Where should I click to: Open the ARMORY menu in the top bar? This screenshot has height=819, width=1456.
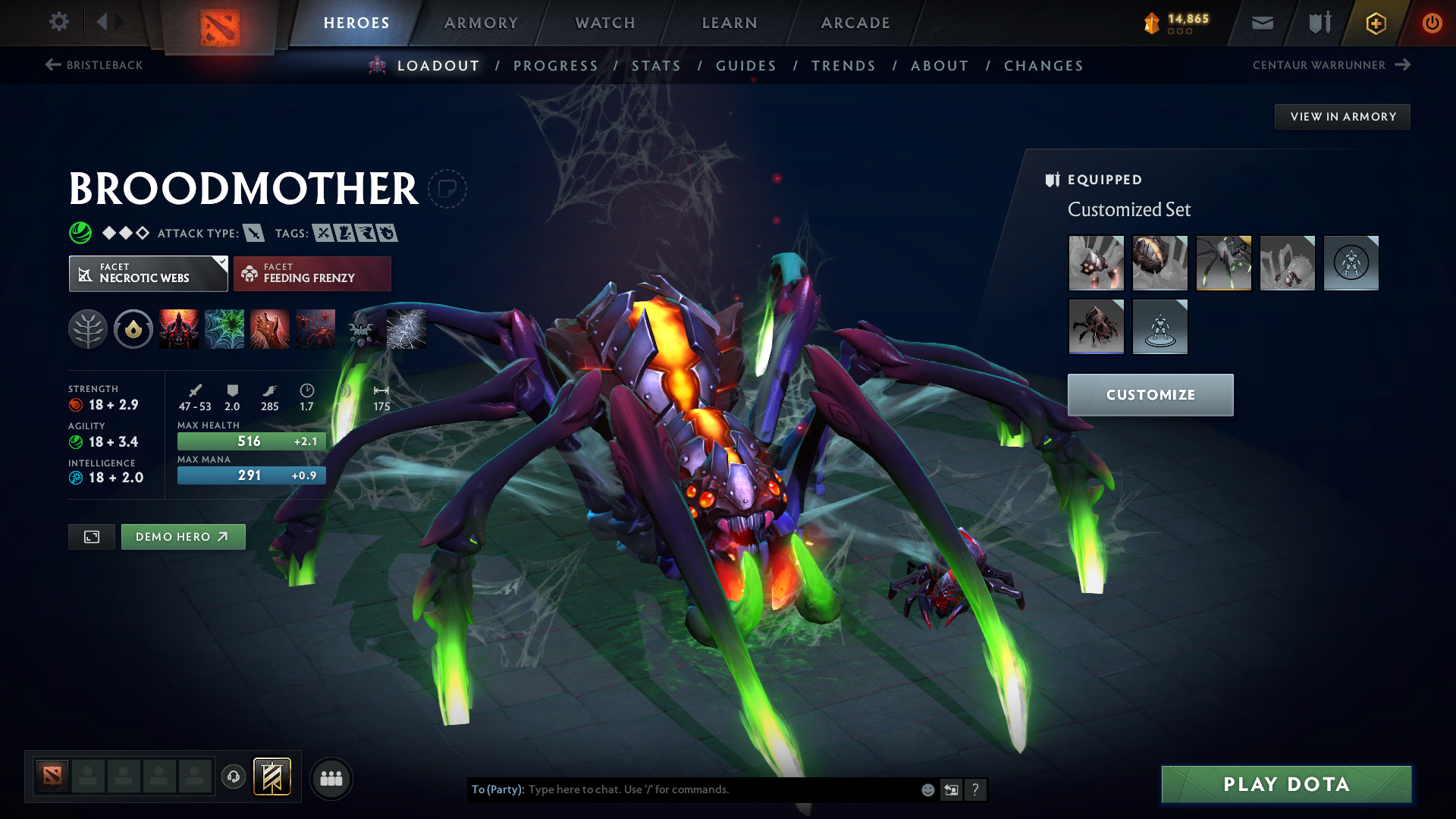tap(481, 23)
